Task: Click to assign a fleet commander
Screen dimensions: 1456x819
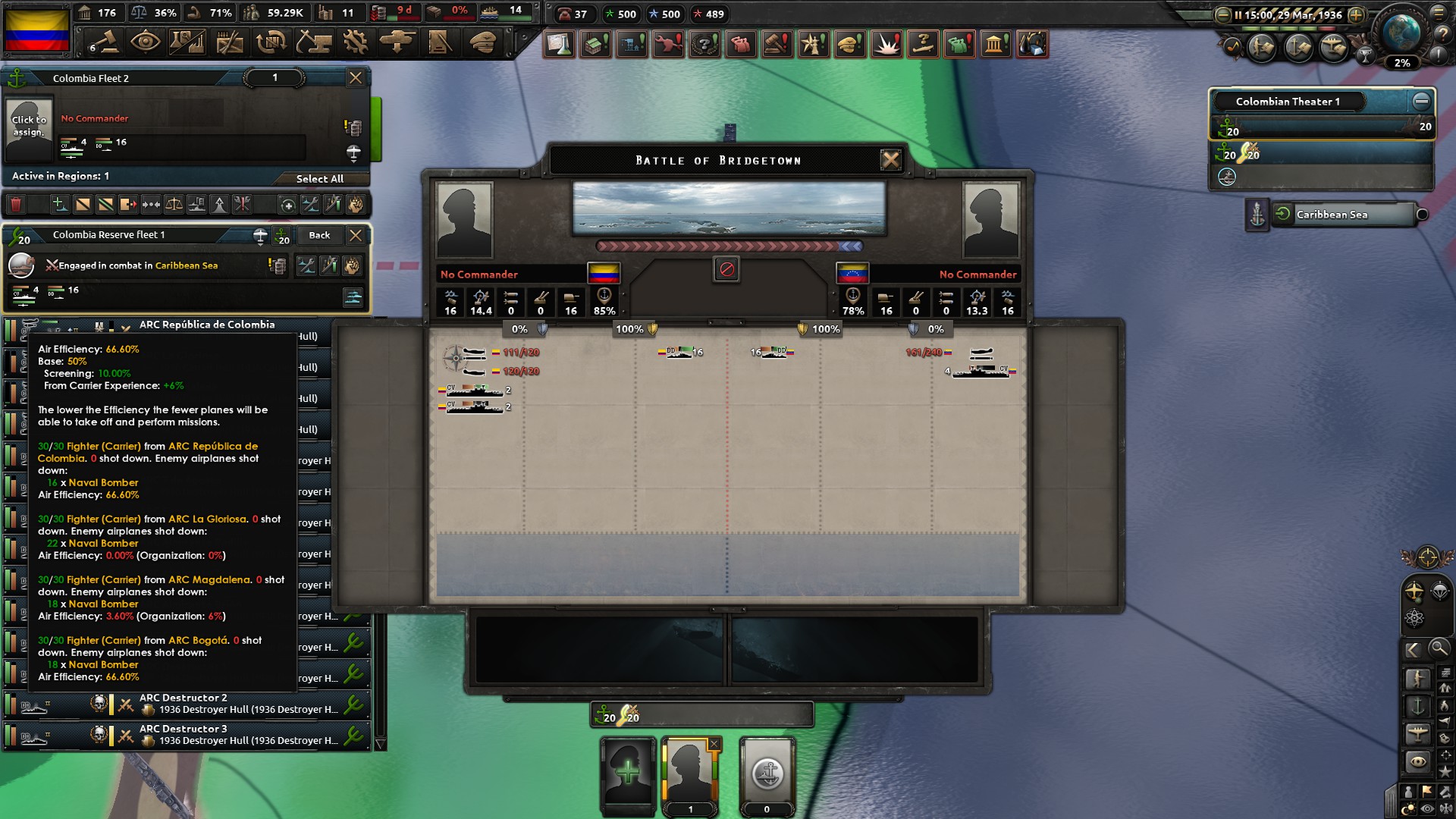Action: [30, 127]
